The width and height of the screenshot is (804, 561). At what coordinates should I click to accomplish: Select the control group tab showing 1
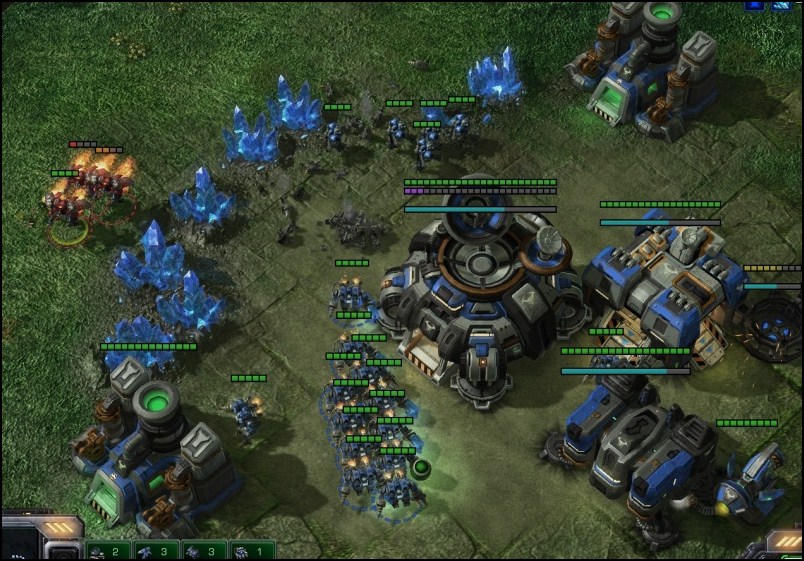(252, 551)
